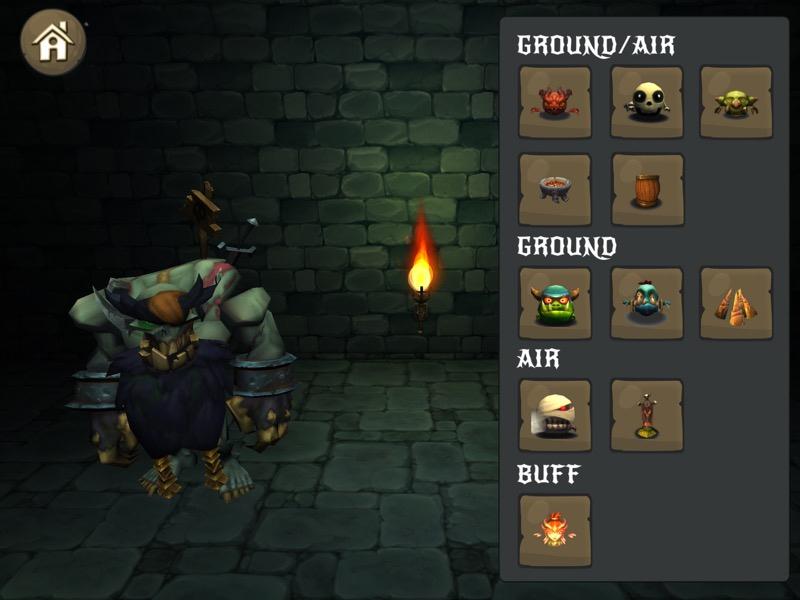Pick the blue zombie creature tile
Viewport: 800px width, 600px height.
pos(647,303)
